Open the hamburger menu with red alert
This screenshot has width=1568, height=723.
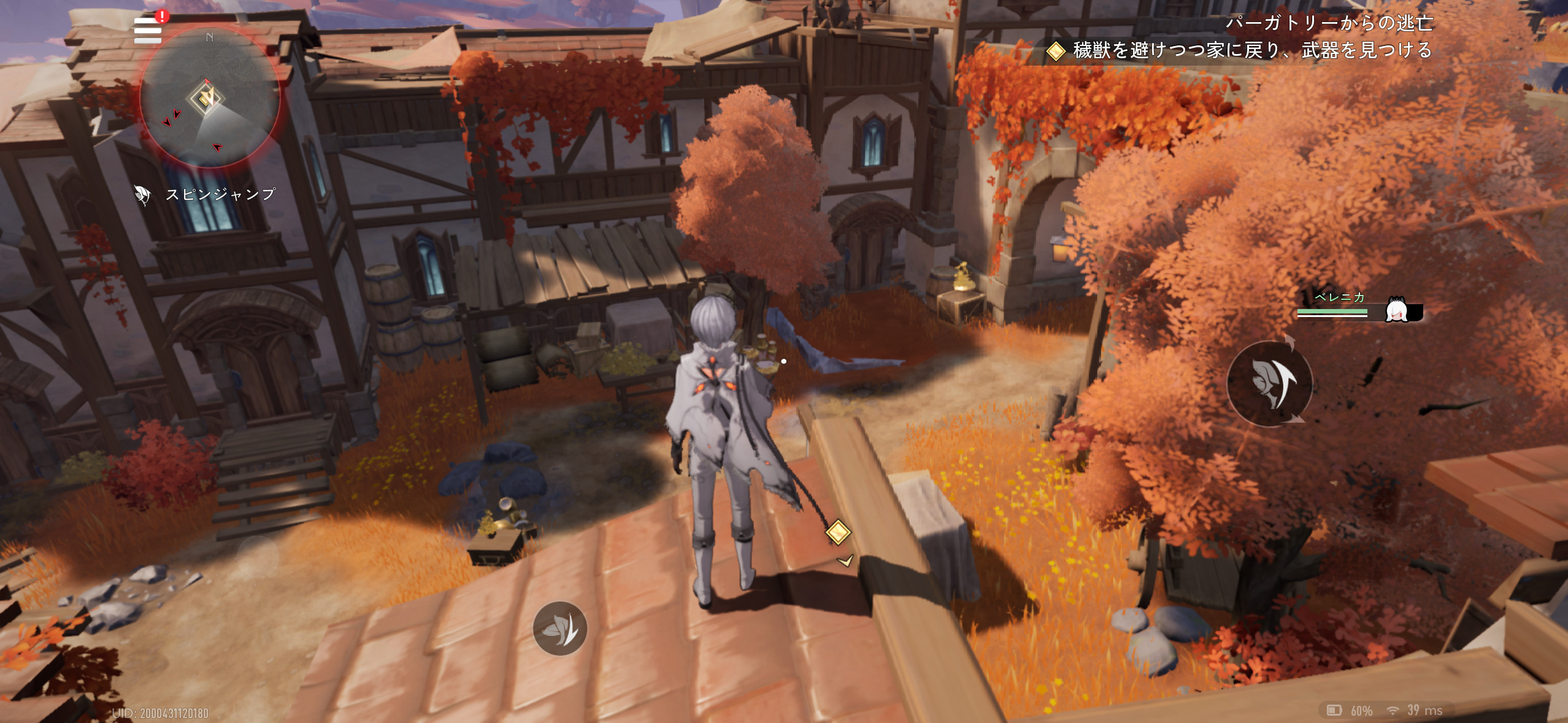click(148, 31)
